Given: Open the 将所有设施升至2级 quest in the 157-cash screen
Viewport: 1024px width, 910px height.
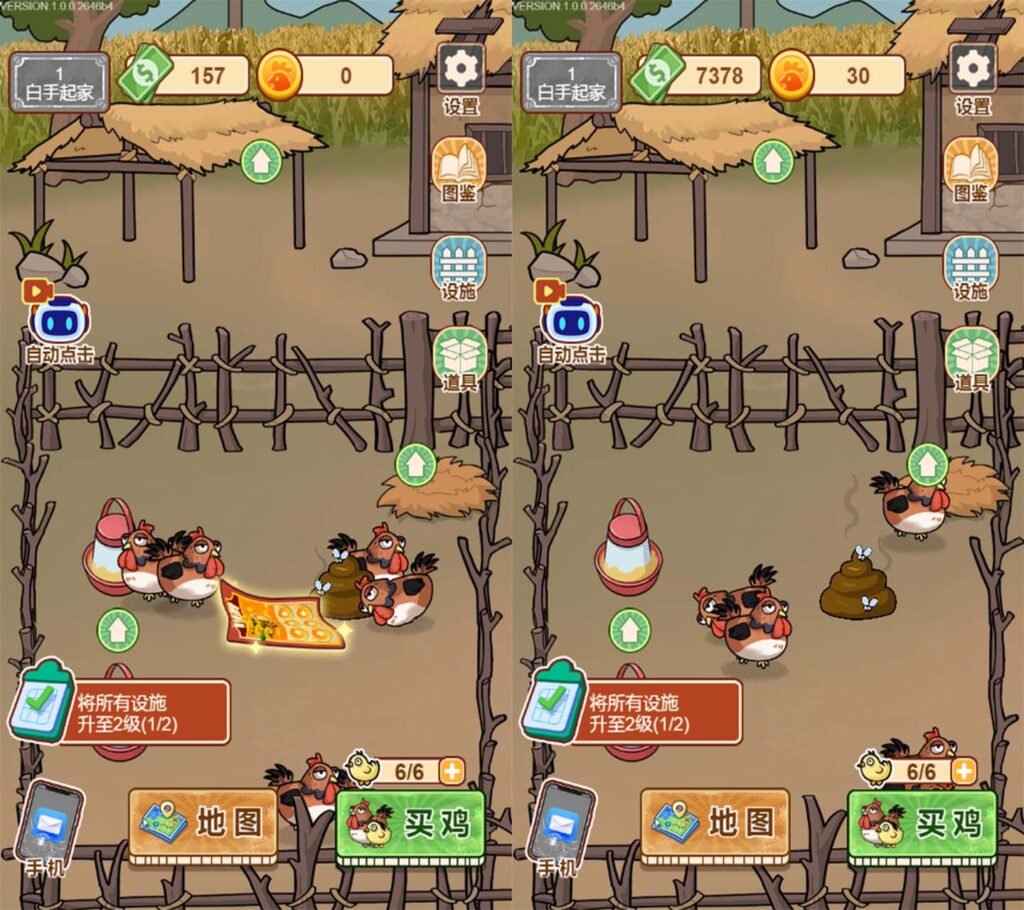Looking at the screenshot, I should tap(125, 710).
